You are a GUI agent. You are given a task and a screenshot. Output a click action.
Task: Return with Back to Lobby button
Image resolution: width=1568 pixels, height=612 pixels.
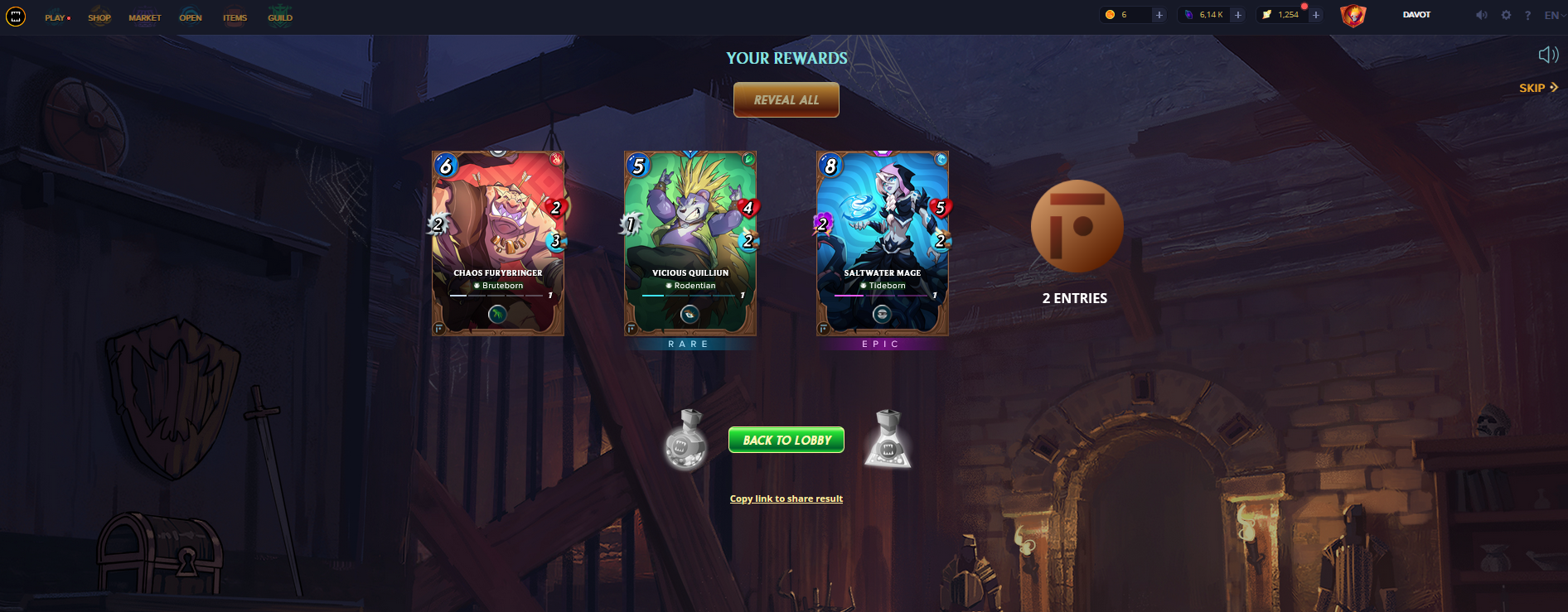pyautogui.click(x=786, y=440)
